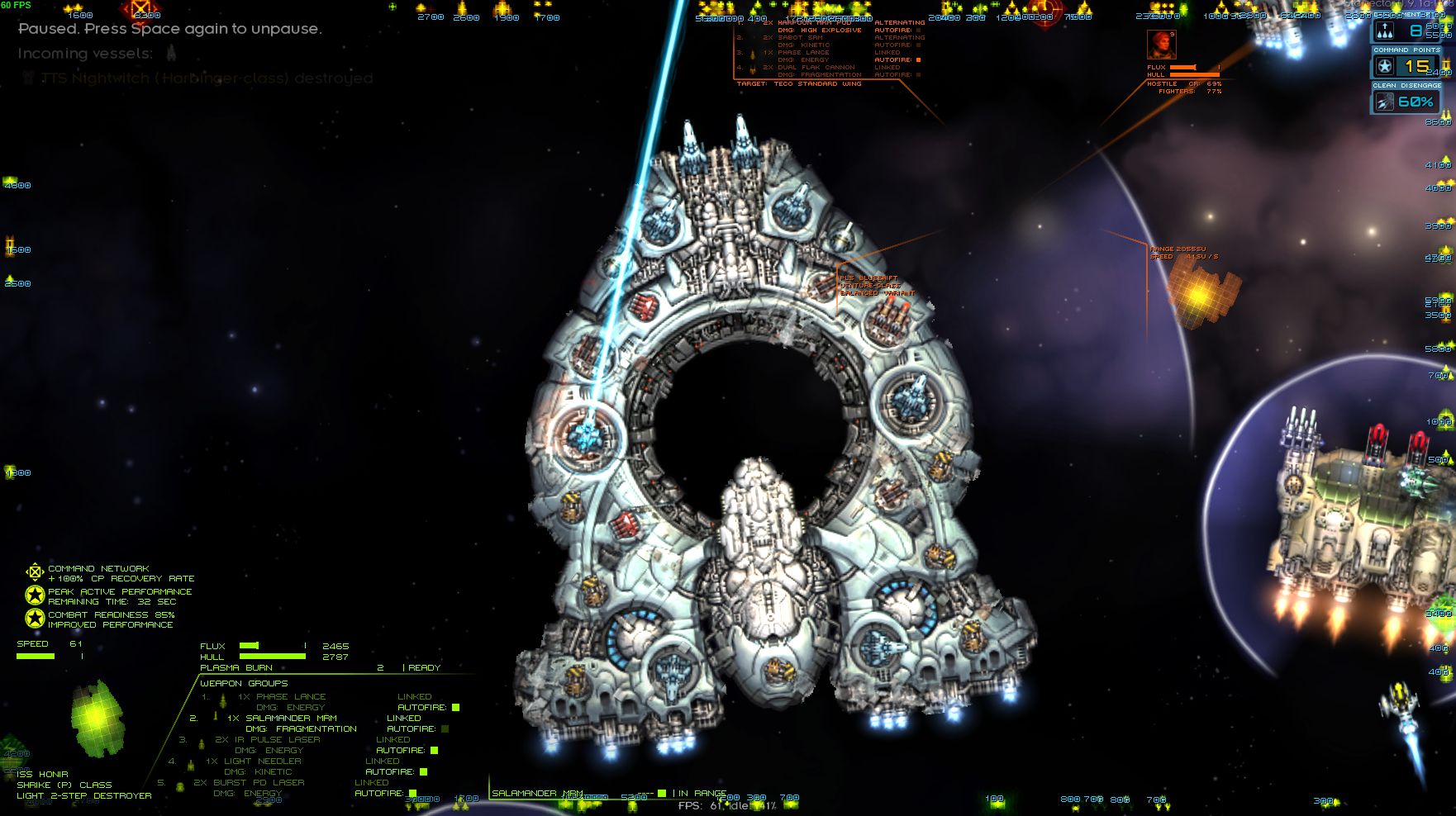1456x816 pixels.
Task: Click the Combat Readiness star icon
Action: pyautogui.click(x=34, y=619)
